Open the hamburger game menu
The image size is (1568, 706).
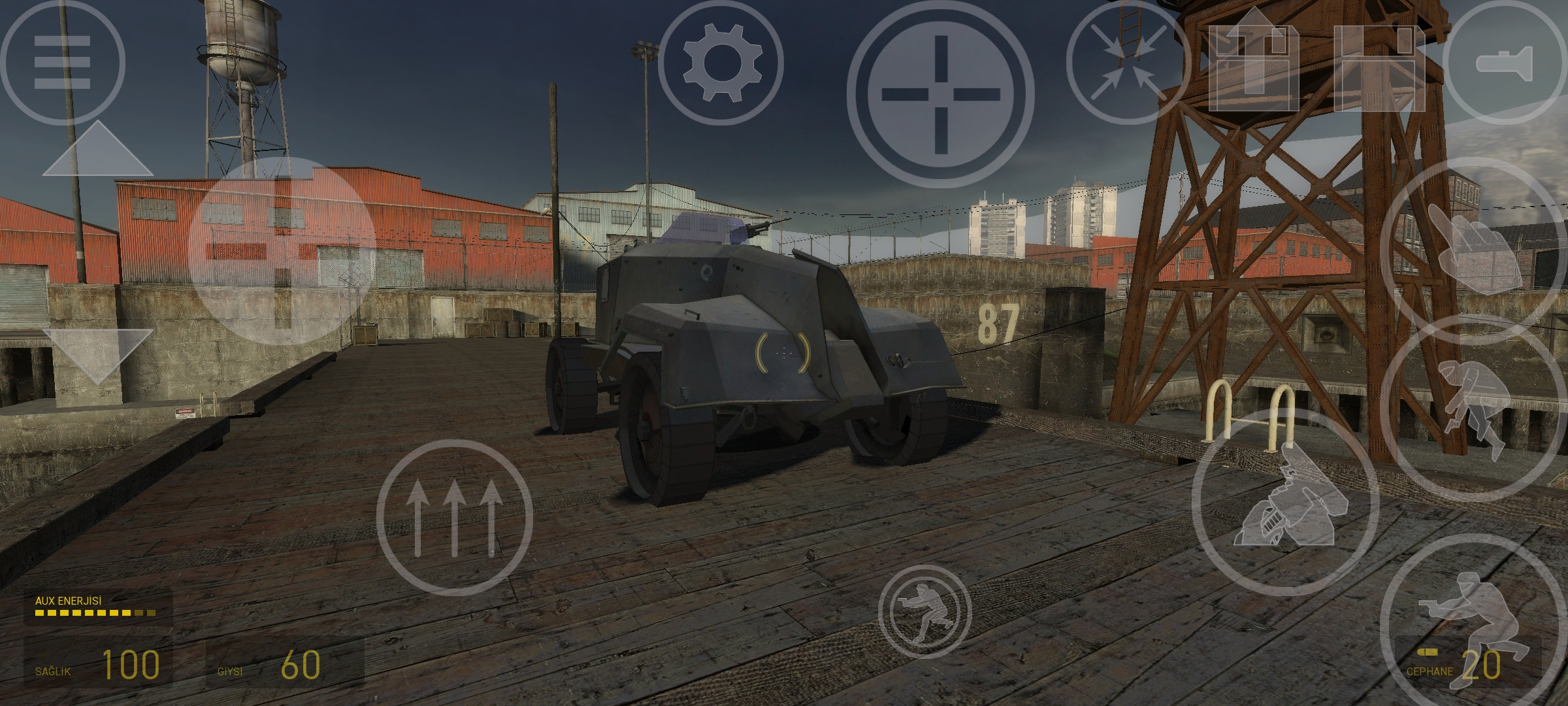[x=62, y=62]
